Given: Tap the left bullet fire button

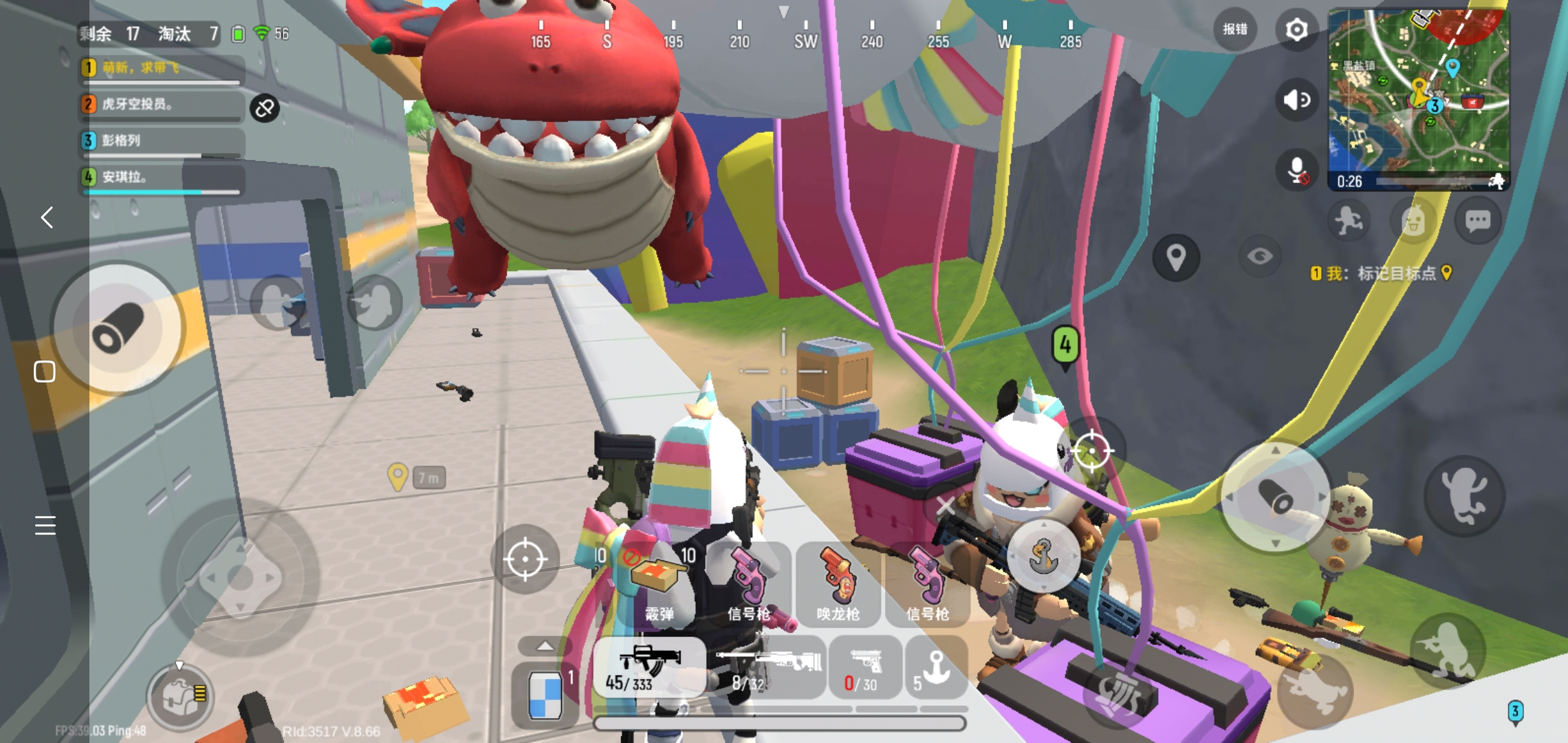Looking at the screenshot, I should tap(118, 328).
